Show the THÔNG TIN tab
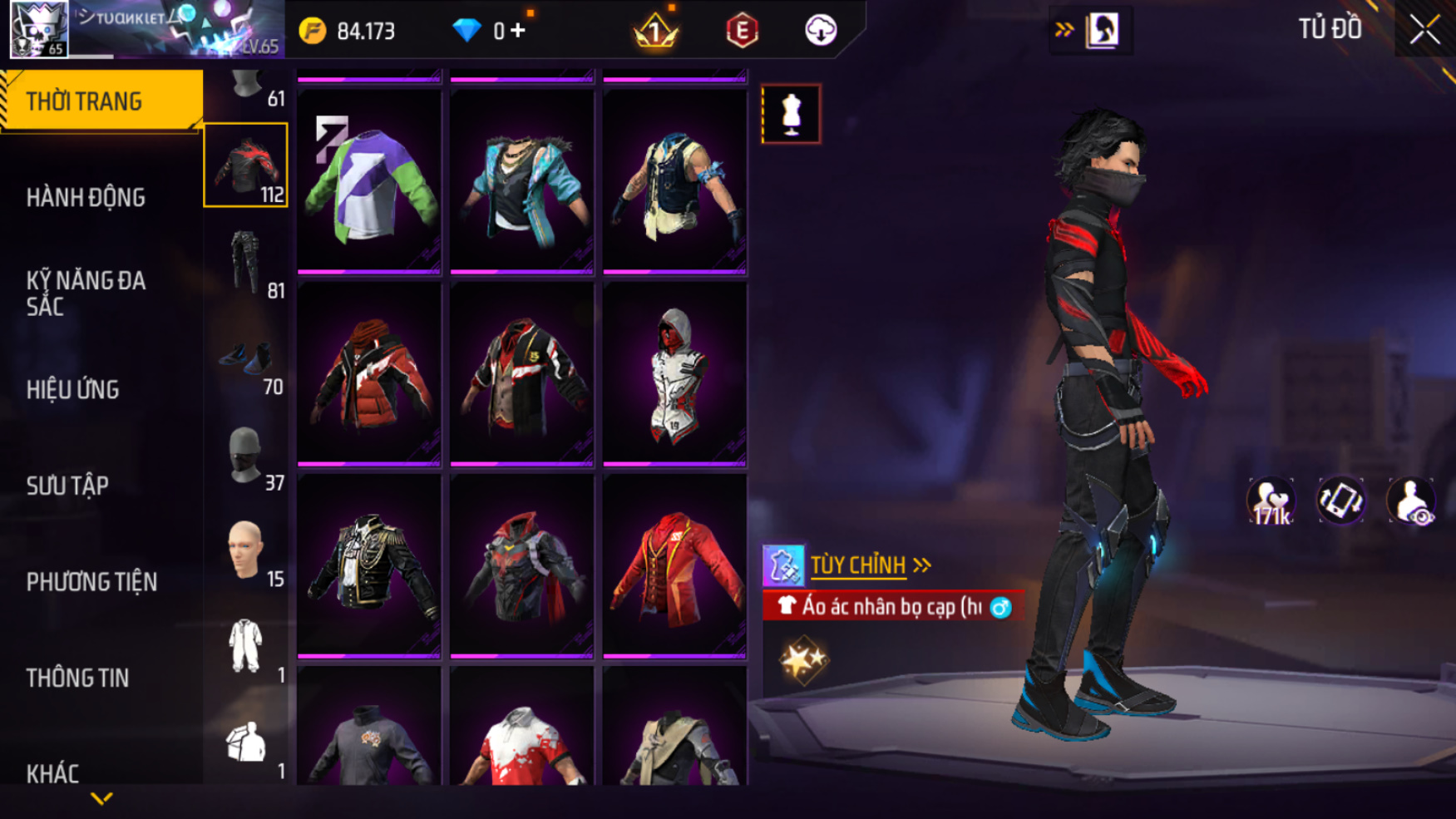The width and height of the screenshot is (1456, 819). click(x=77, y=678)
